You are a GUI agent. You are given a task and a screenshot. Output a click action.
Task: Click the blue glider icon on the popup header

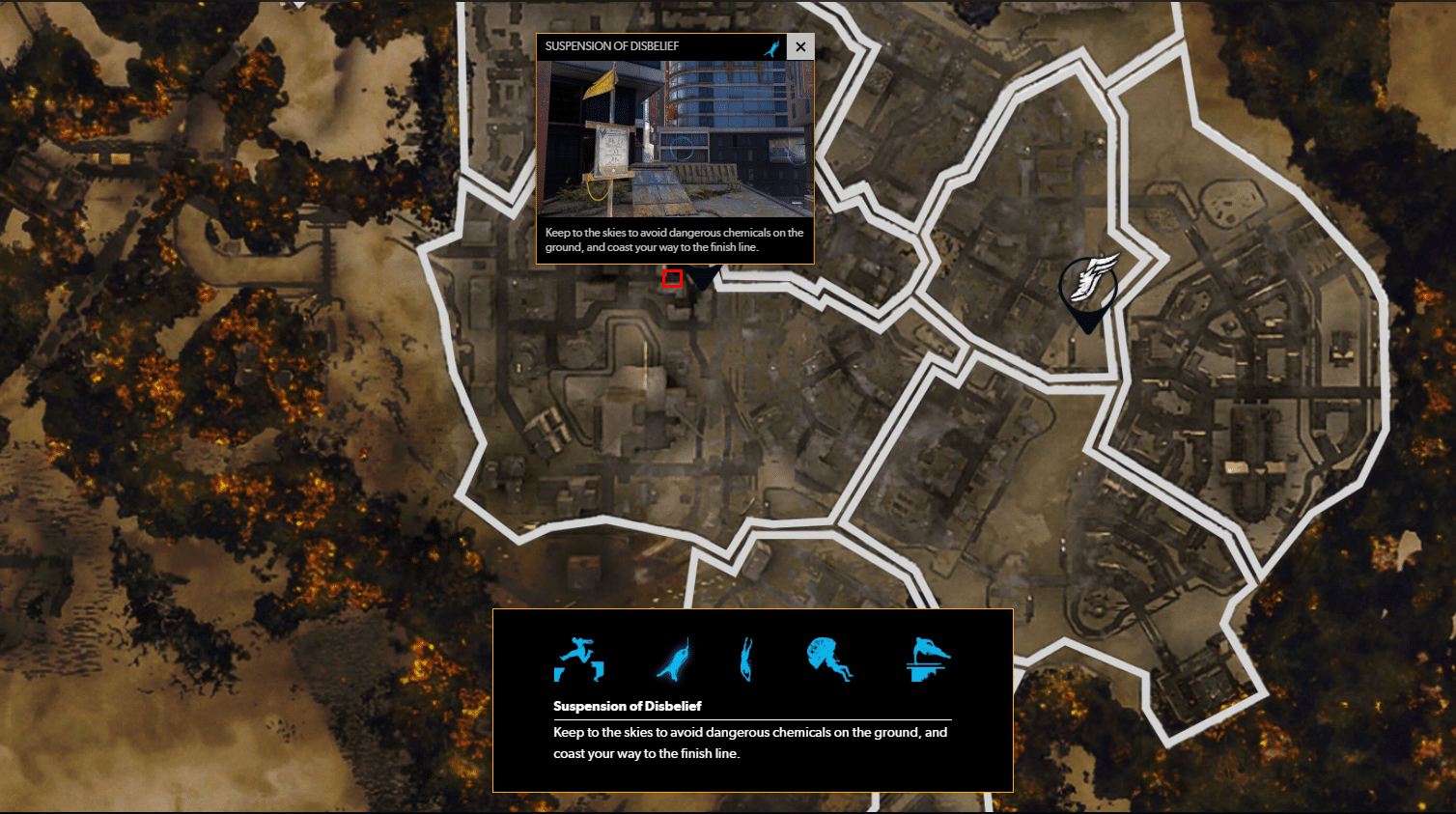(x=771, y=45)
